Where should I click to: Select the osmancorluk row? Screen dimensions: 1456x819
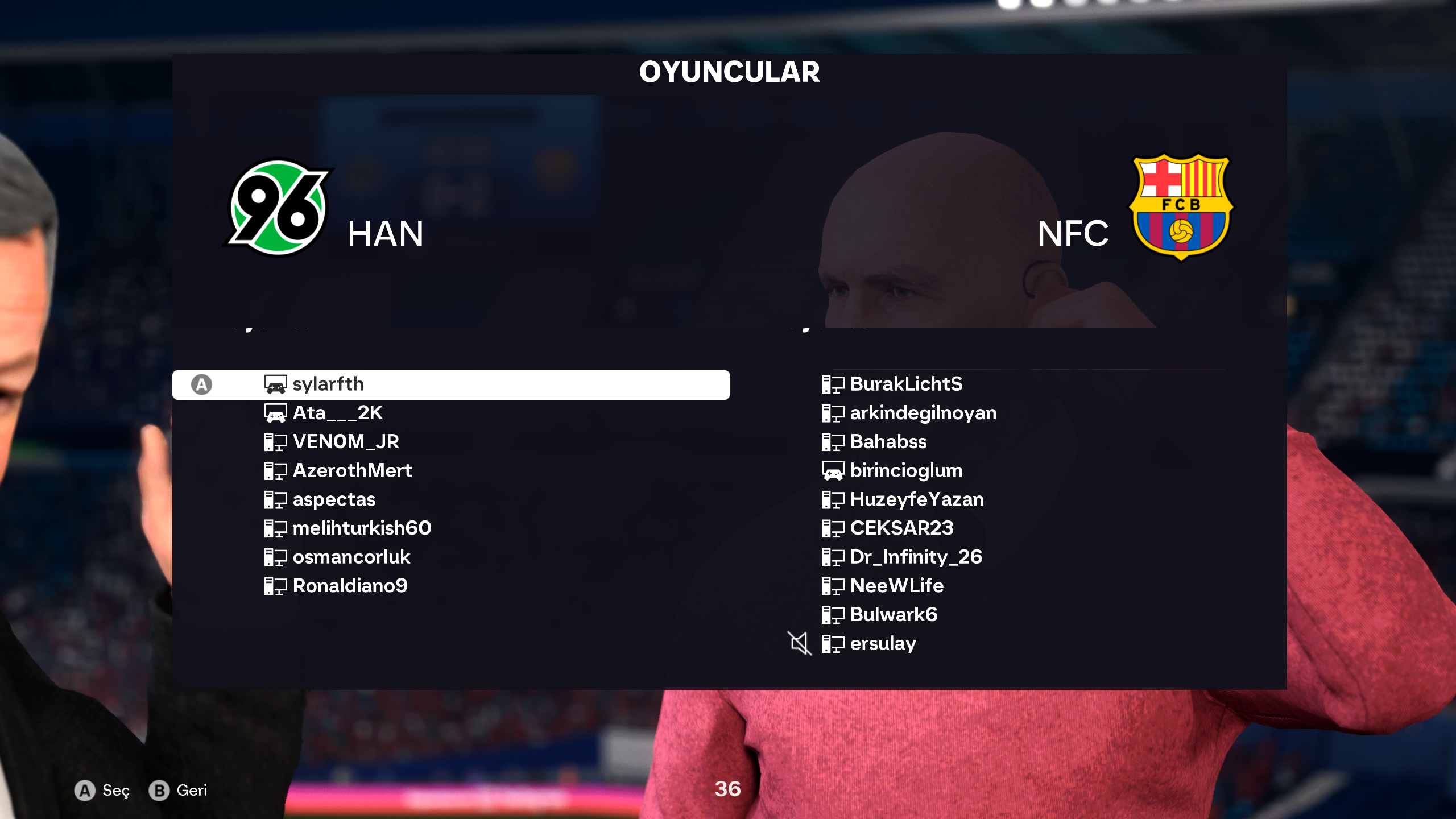[351, 557]
